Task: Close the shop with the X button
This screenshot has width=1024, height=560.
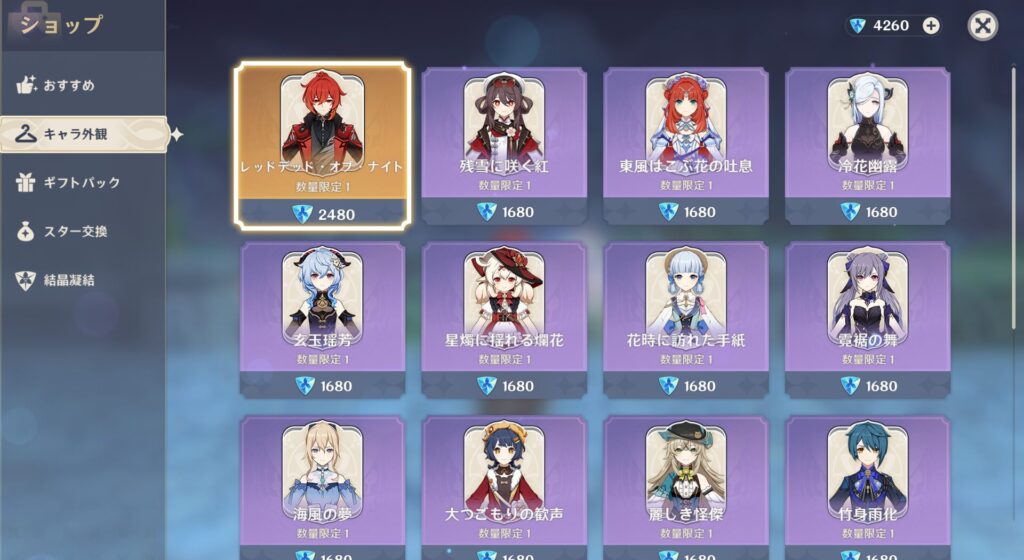Action: tap(983, 26)
